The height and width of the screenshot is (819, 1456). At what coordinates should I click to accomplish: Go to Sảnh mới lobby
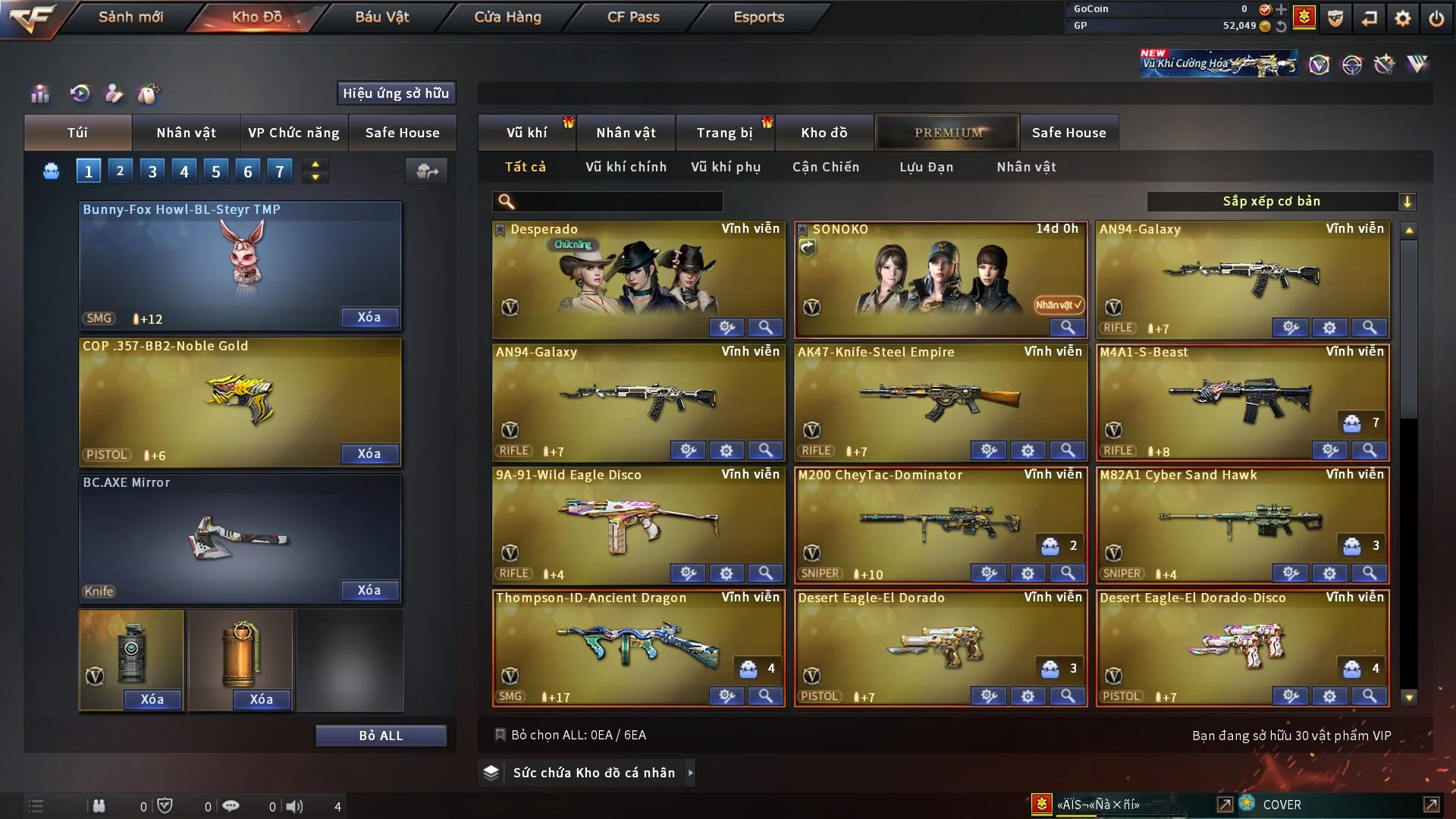point(130,17)
